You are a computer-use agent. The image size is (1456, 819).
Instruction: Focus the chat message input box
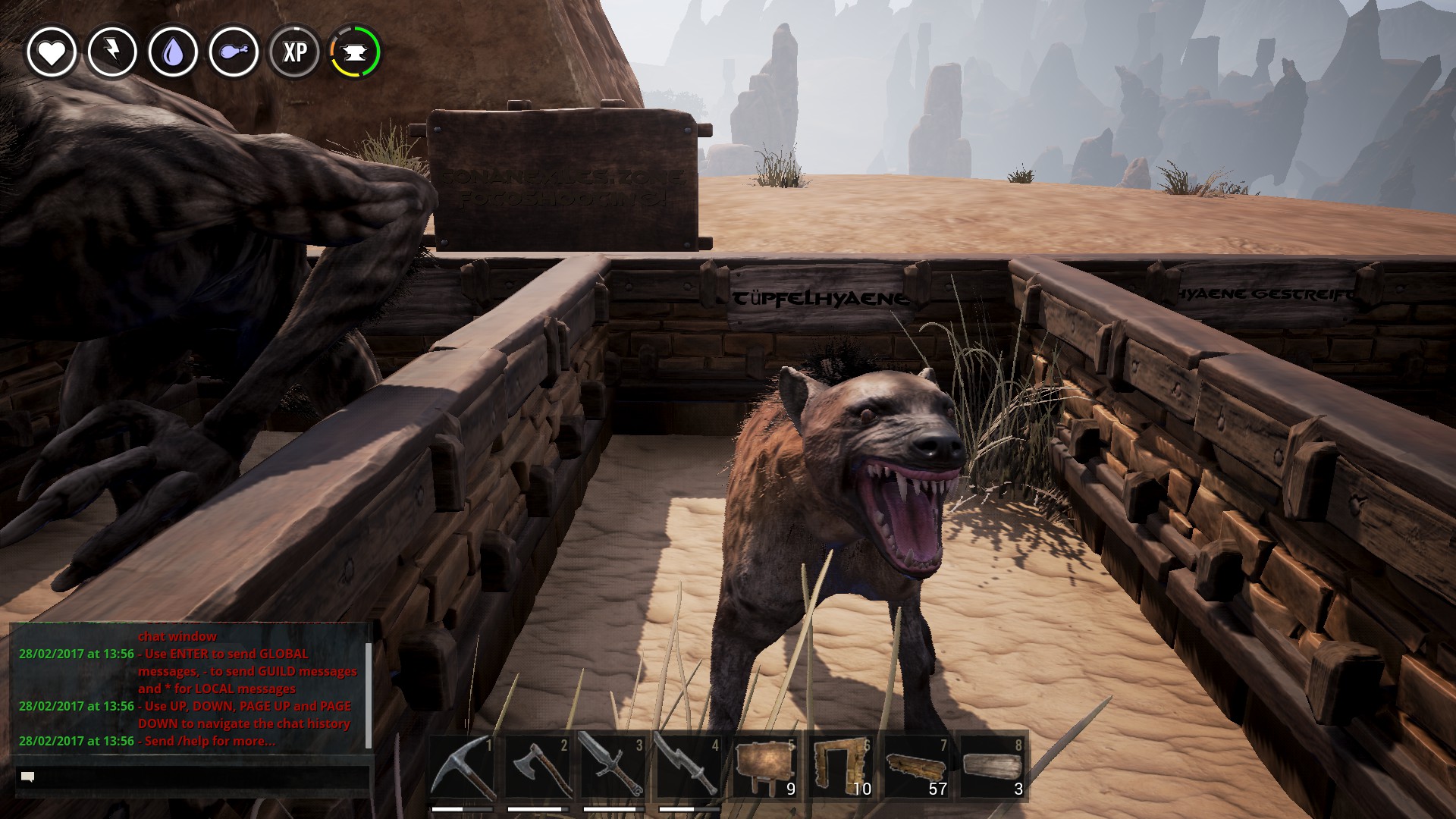click(x=193, y=777)
